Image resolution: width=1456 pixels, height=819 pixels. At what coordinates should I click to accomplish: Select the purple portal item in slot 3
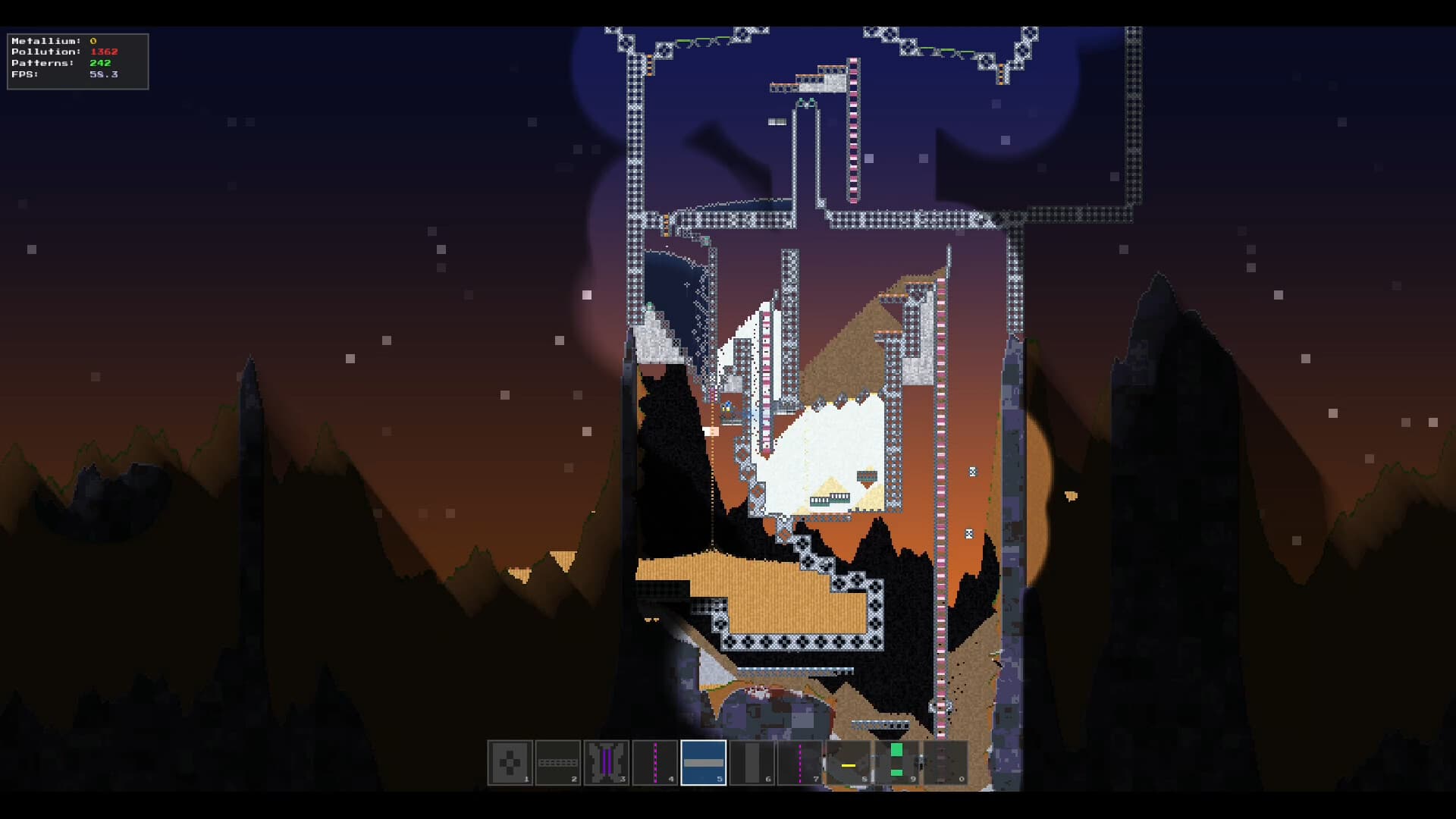click(x=607, y=762)
